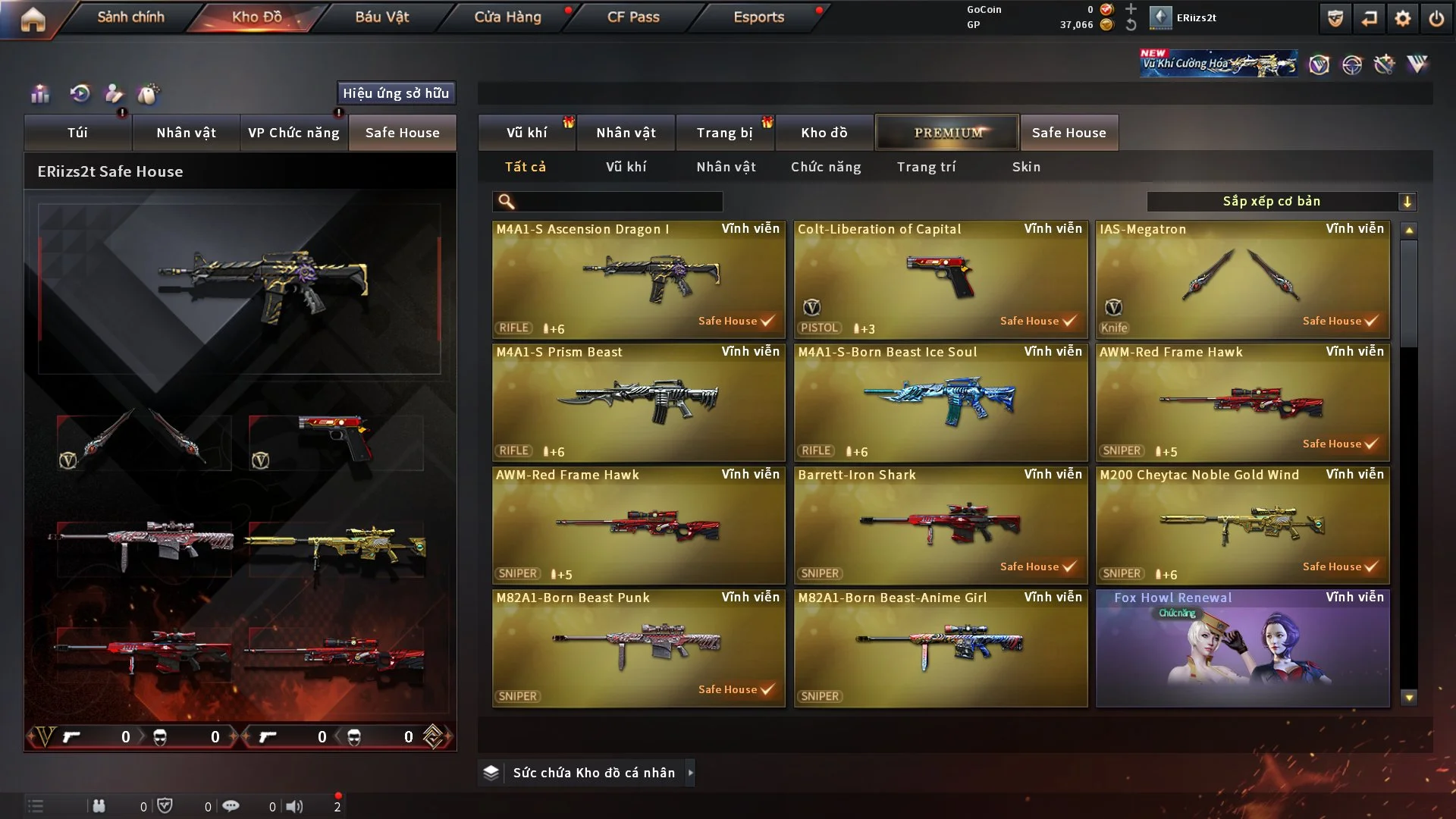1456x819 pixels.
Task: Click the home icon button
Action: 33,19
